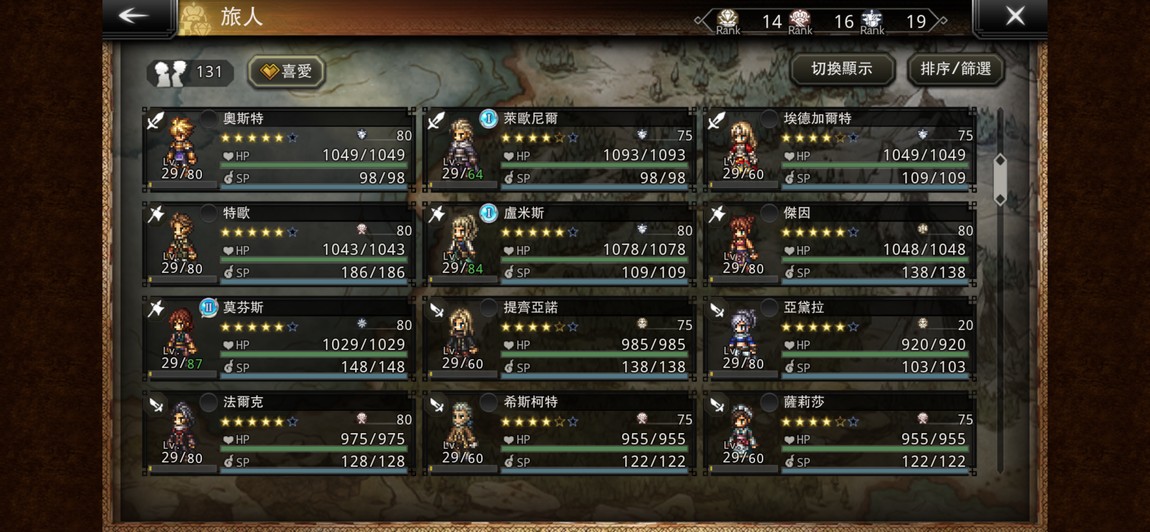Open the 排序/篩選 sort and filter menu
Viewport: 1150px width, 532px height.
[x=955, y=69]
